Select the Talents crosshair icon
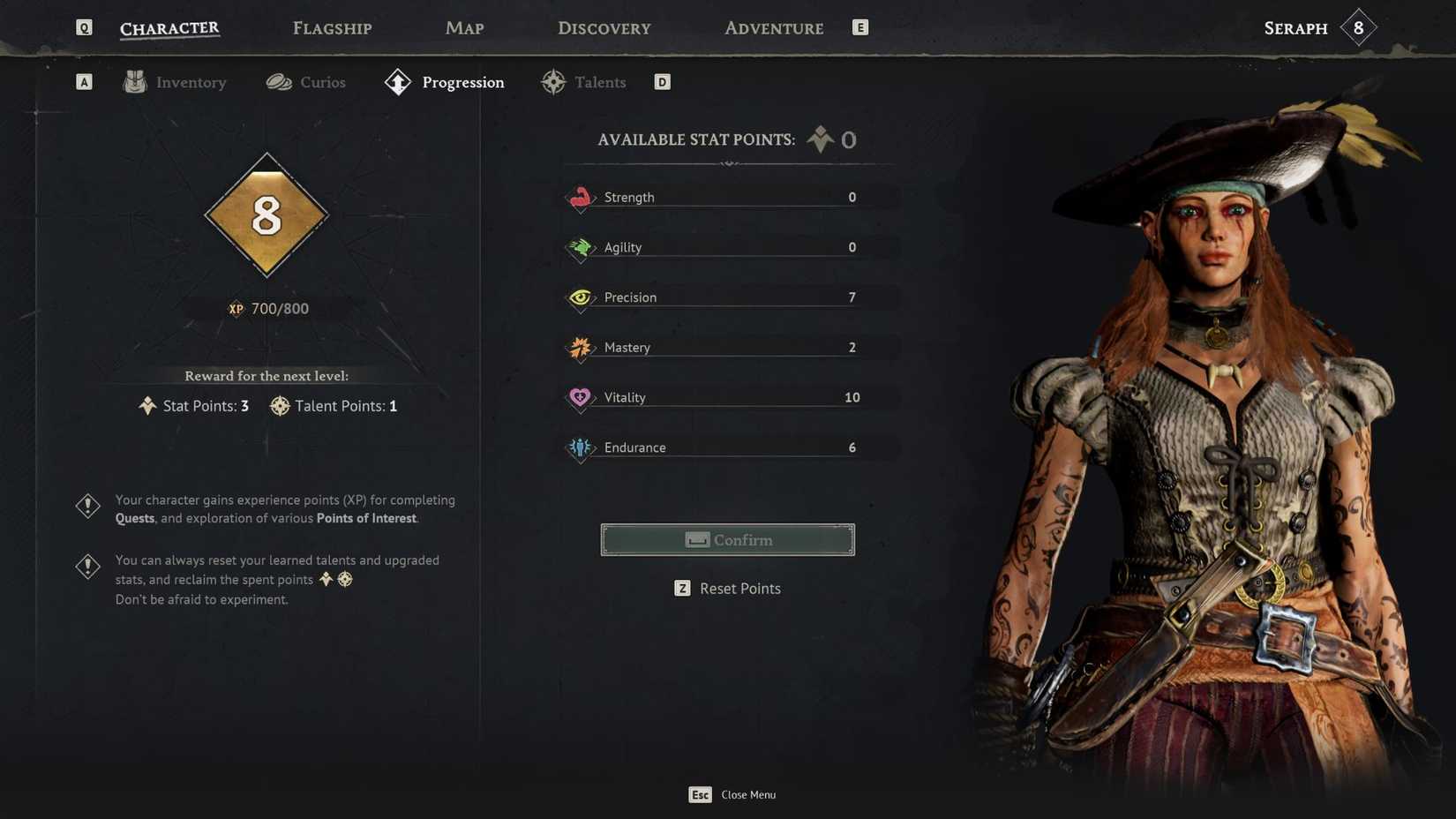Screen dimensions: 1456x819 tap(553, 81)
